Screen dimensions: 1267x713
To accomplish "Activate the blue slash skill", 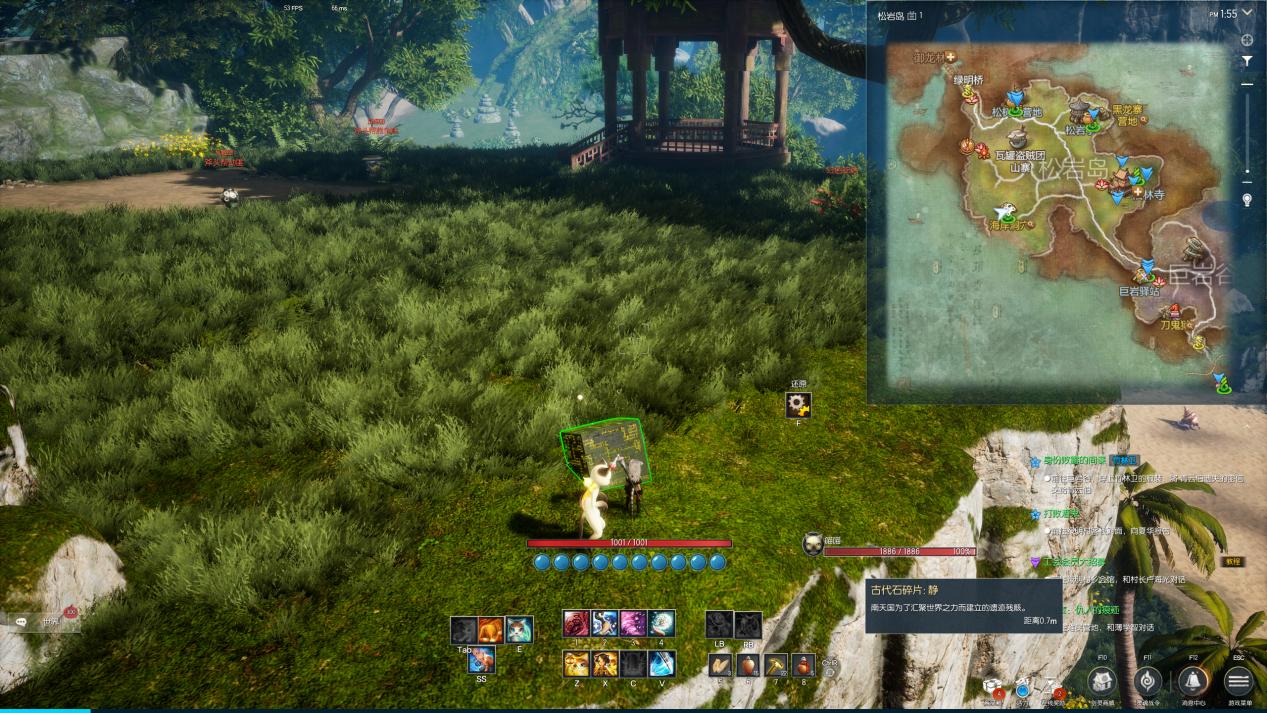I will [661, 663].
